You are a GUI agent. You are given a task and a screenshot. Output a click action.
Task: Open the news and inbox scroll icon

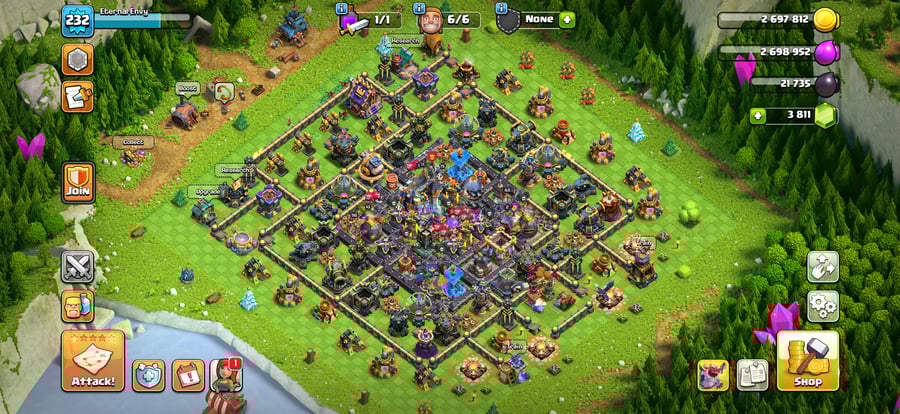77,96
